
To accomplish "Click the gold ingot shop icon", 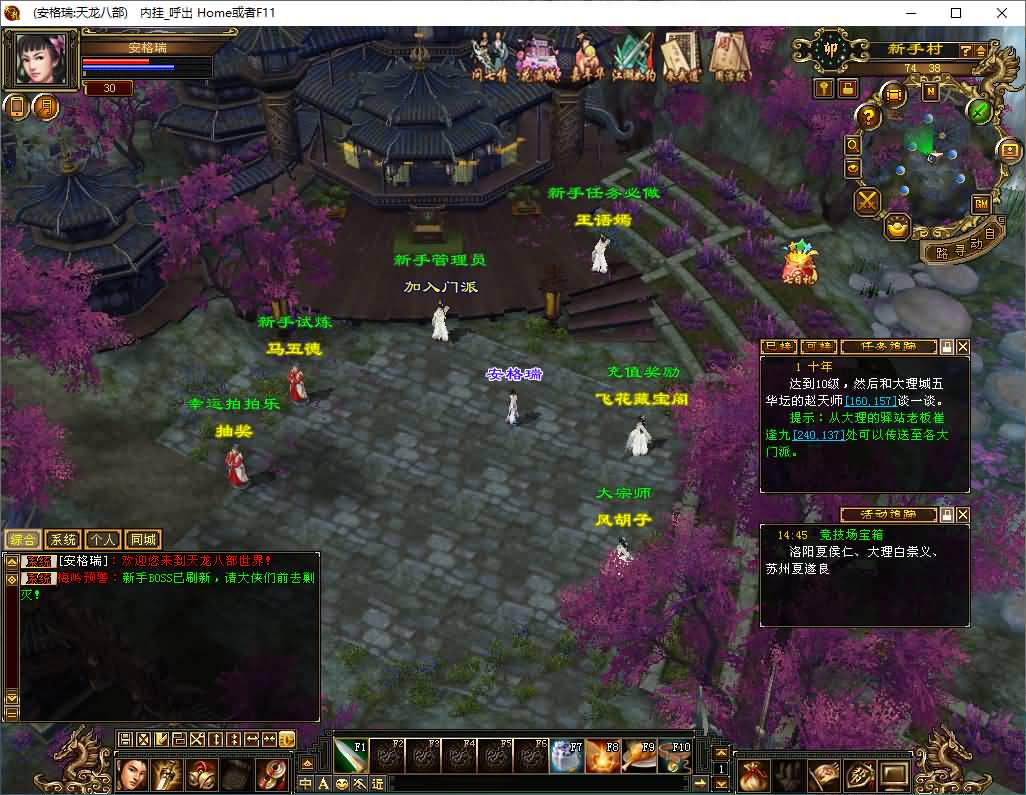I will coord(898,227).
